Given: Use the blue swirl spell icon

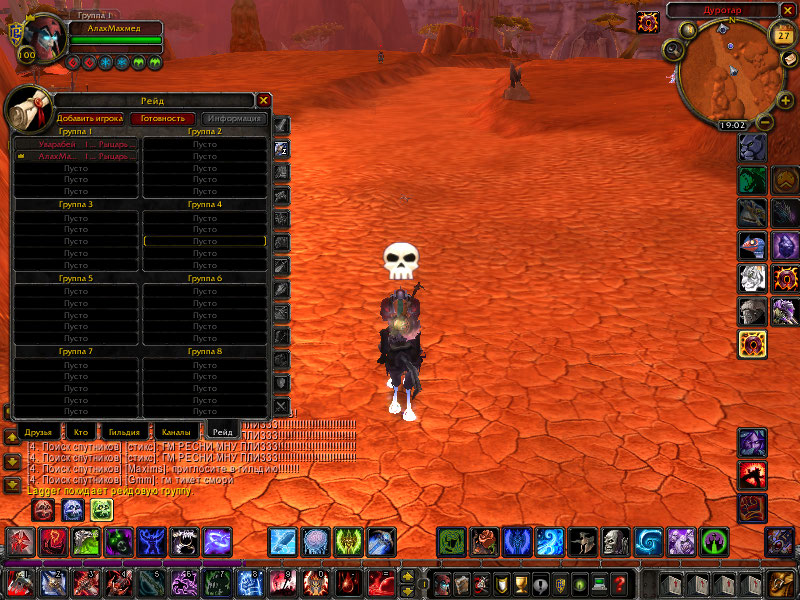Looking at the screenshot, I should point(648,542).
